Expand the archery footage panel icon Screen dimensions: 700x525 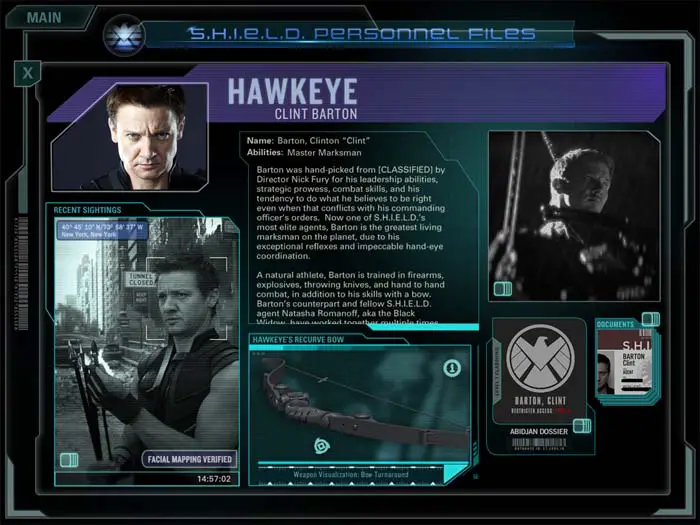(503, 289)
